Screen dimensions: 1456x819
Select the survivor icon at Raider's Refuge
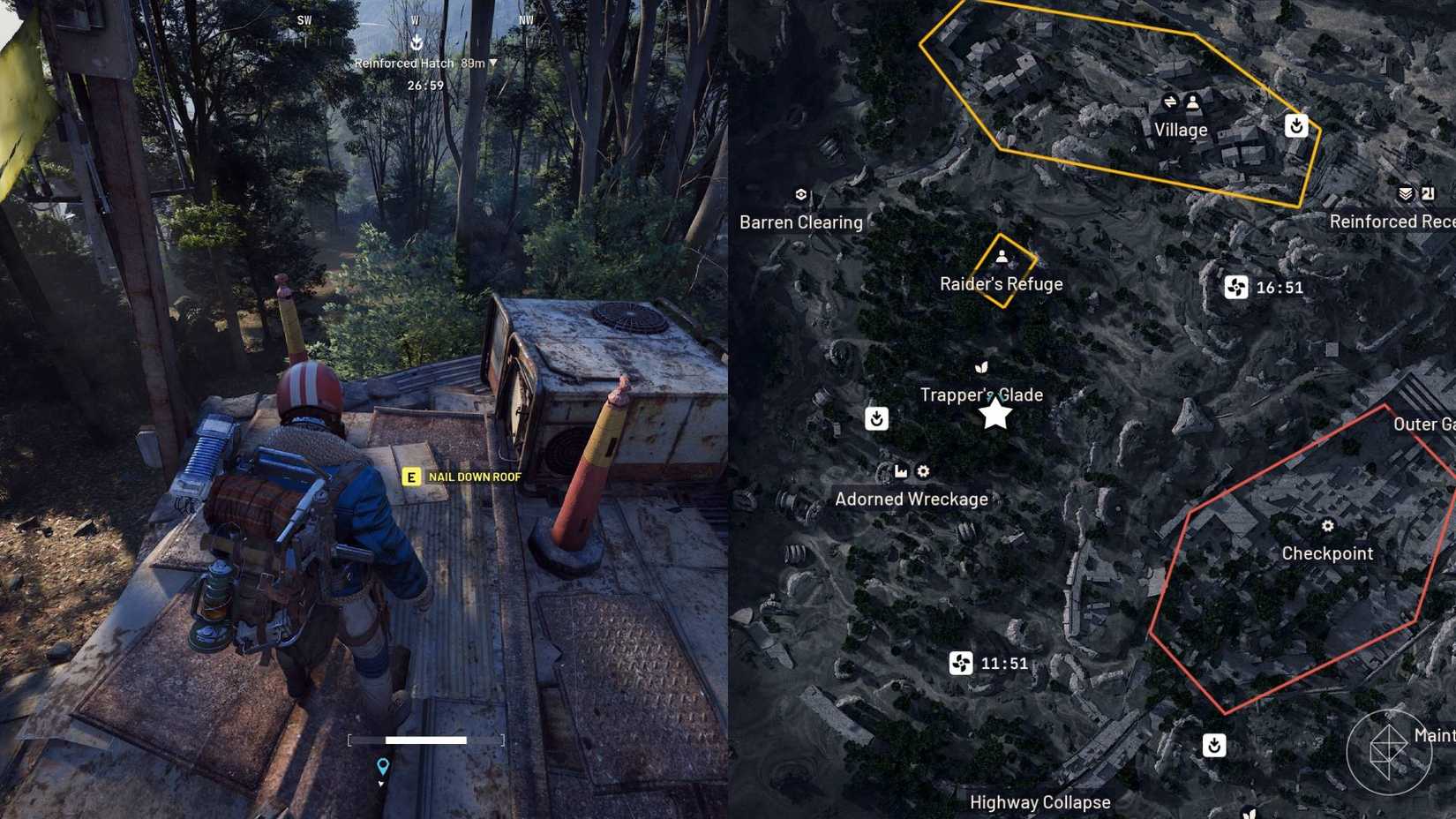1002,257
